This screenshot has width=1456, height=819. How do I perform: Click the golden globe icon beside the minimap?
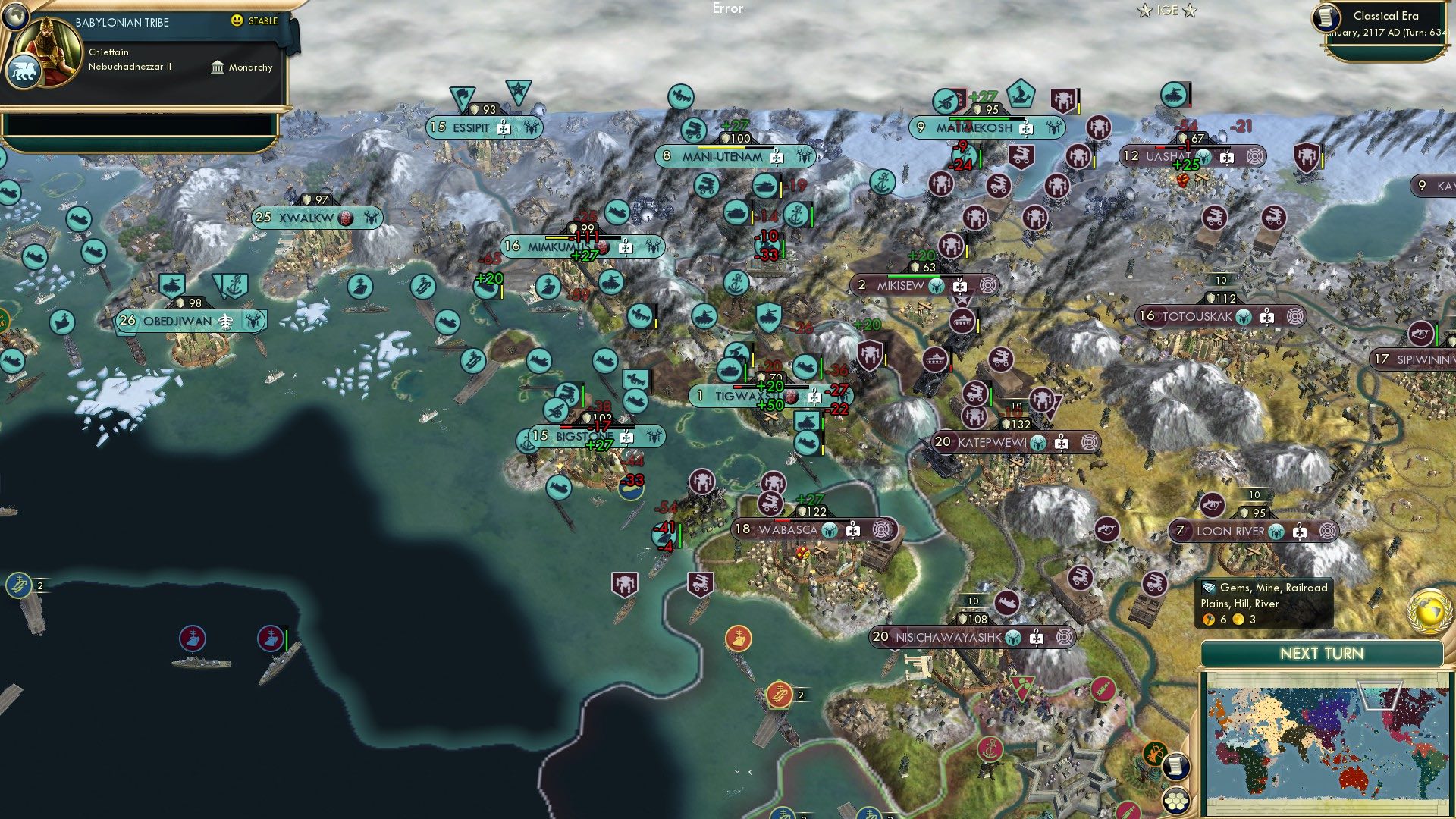(1429, 610)
